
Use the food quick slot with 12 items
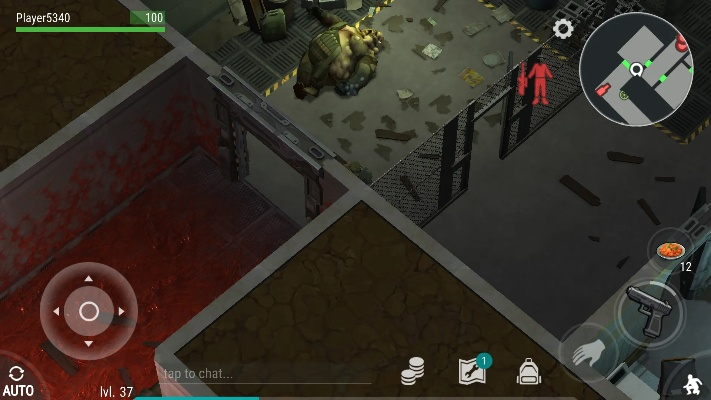click(x=670, y=249)
